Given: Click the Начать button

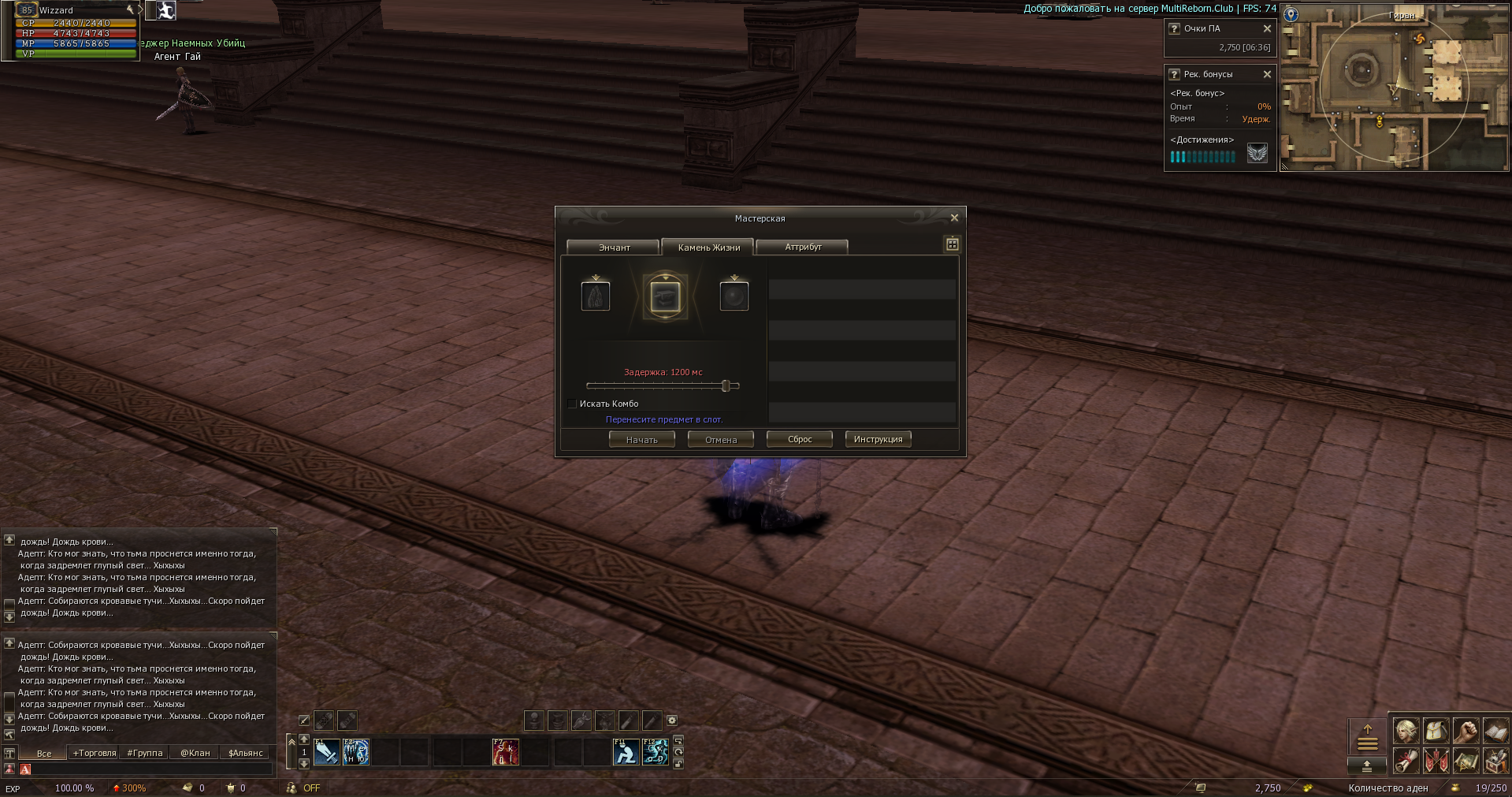Looking at the screenshot, I should tap(641, 440).
